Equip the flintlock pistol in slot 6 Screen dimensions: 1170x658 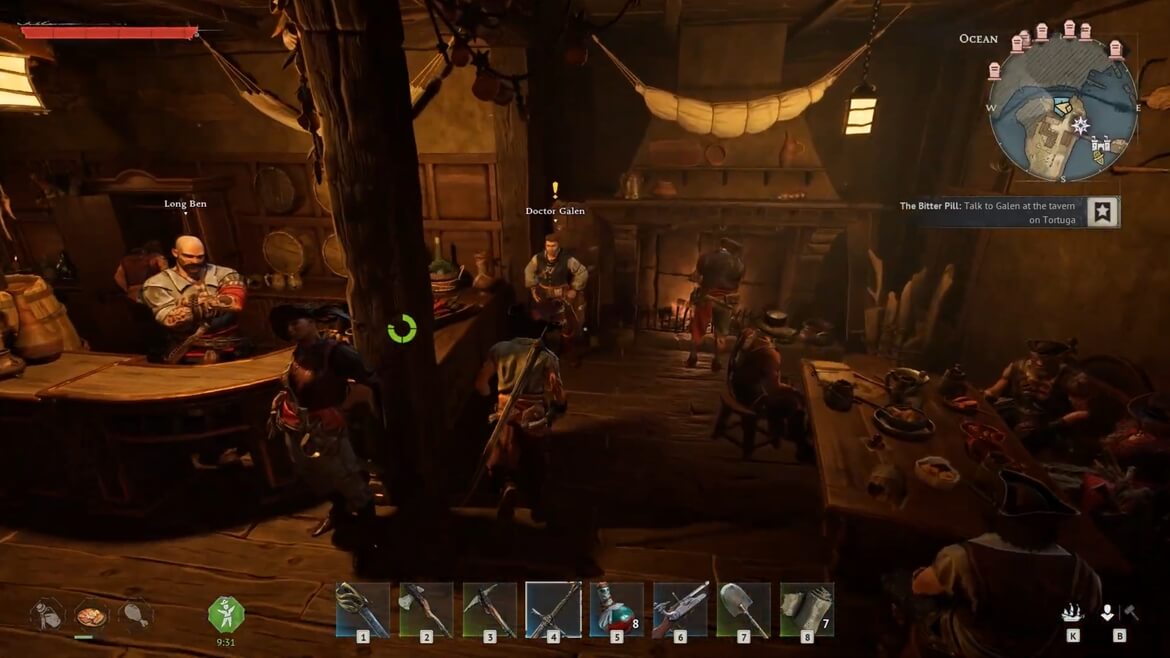point(680,608)
